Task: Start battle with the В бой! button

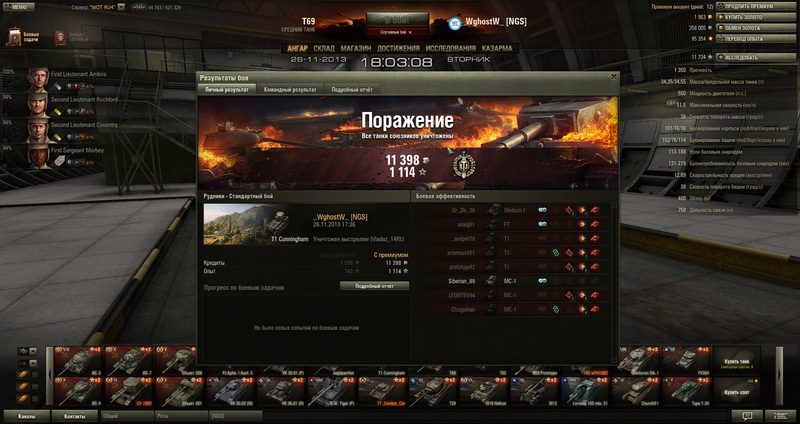Action: click(398, 21)
